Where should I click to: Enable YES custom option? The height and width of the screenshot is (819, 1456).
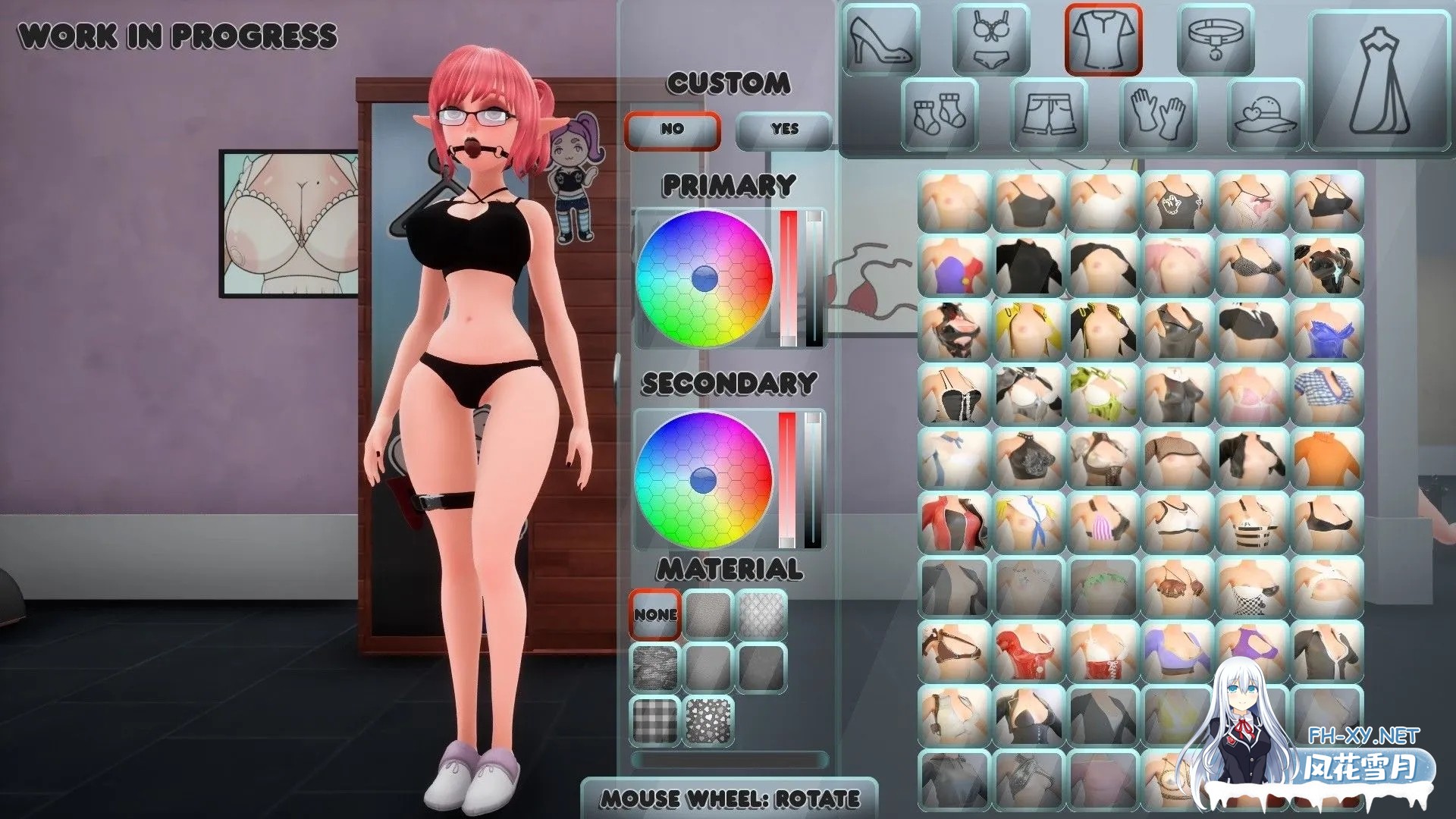784,129
